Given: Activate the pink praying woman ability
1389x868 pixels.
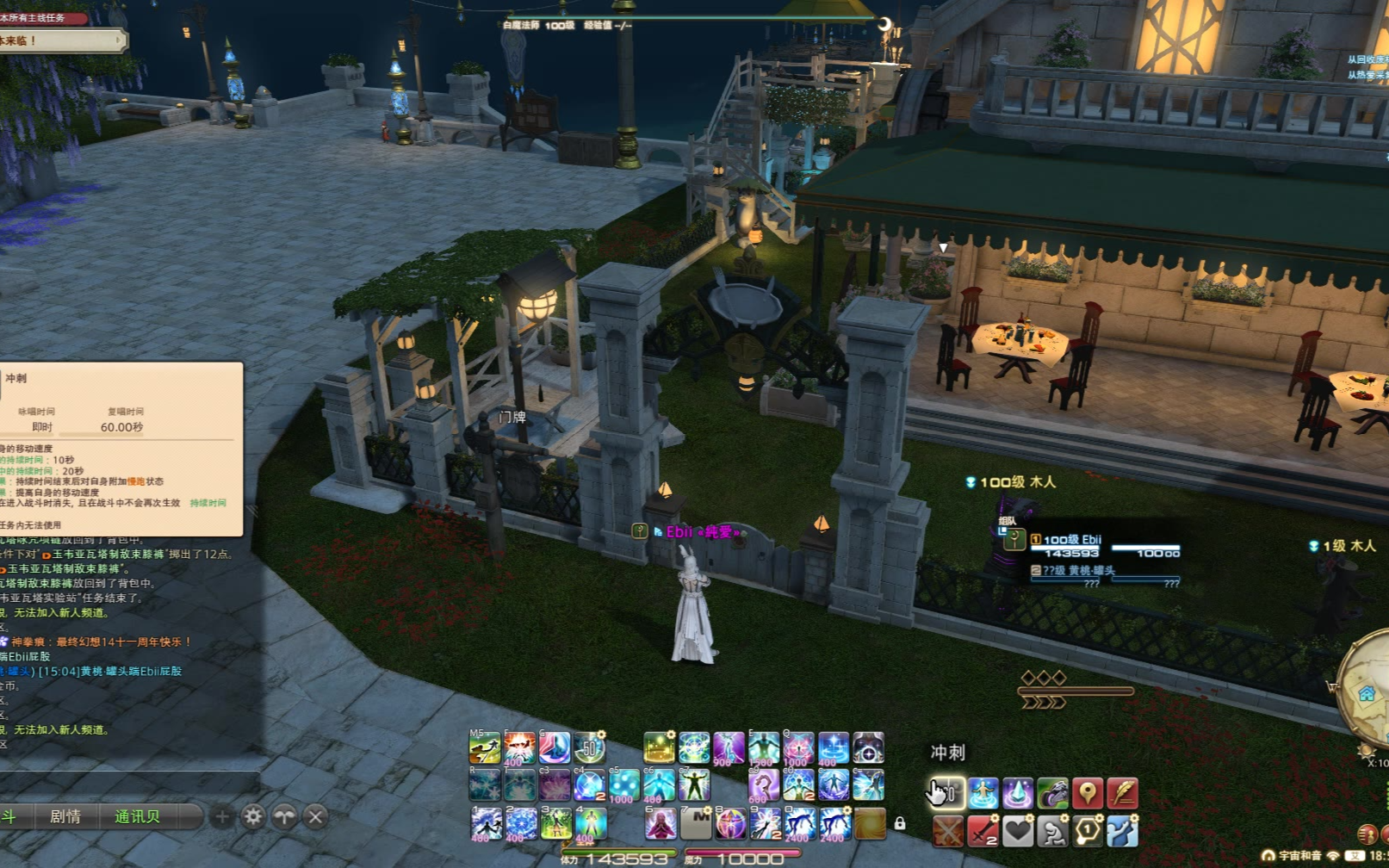Looking at the screenshot, I should click(x=660, y=824).
